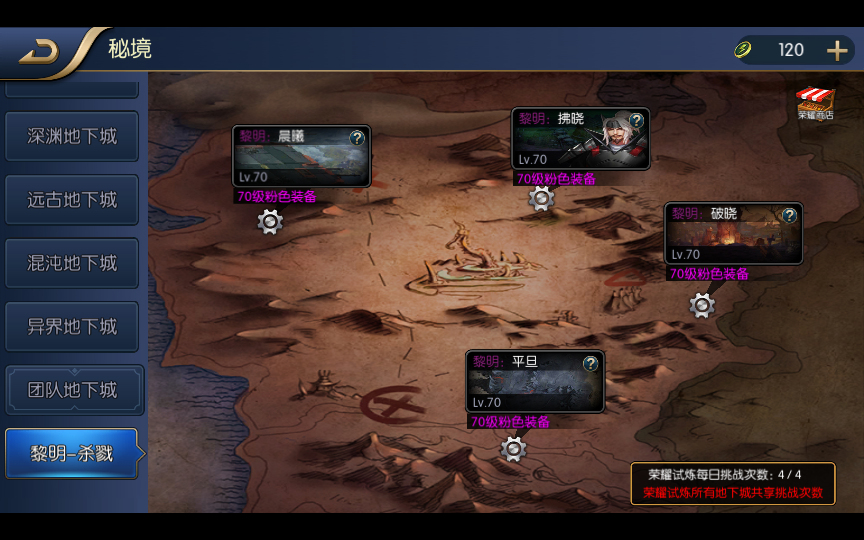The width and height of the screenshot is (864, 540).
Task: Open info question mark on 破晓 card
Action: point(789,215)
